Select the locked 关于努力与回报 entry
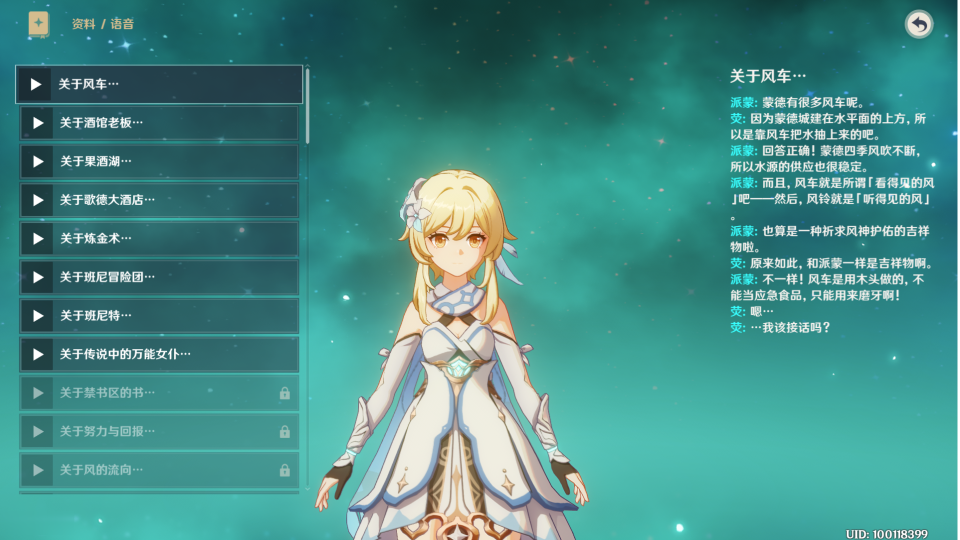 click(x=160, y=431)
